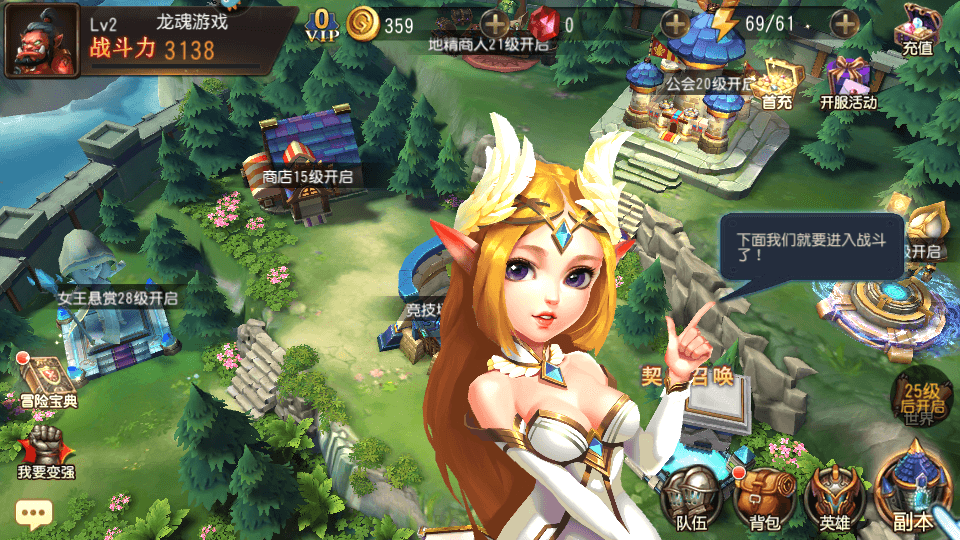Add more gold coins with plus button
Screen dimensions: 960x540
[495, 24]
